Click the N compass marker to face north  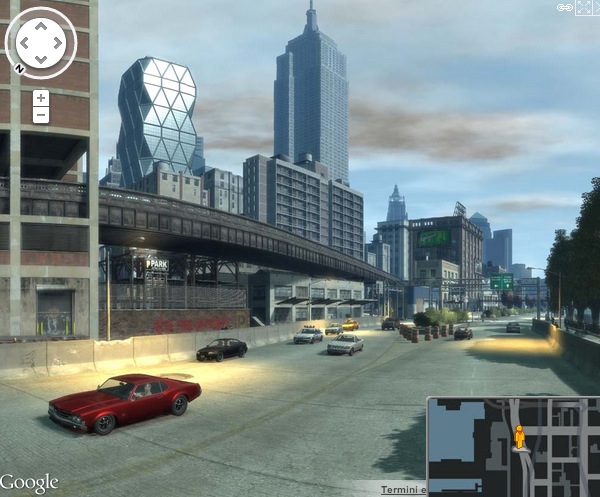tap(17, 69)
